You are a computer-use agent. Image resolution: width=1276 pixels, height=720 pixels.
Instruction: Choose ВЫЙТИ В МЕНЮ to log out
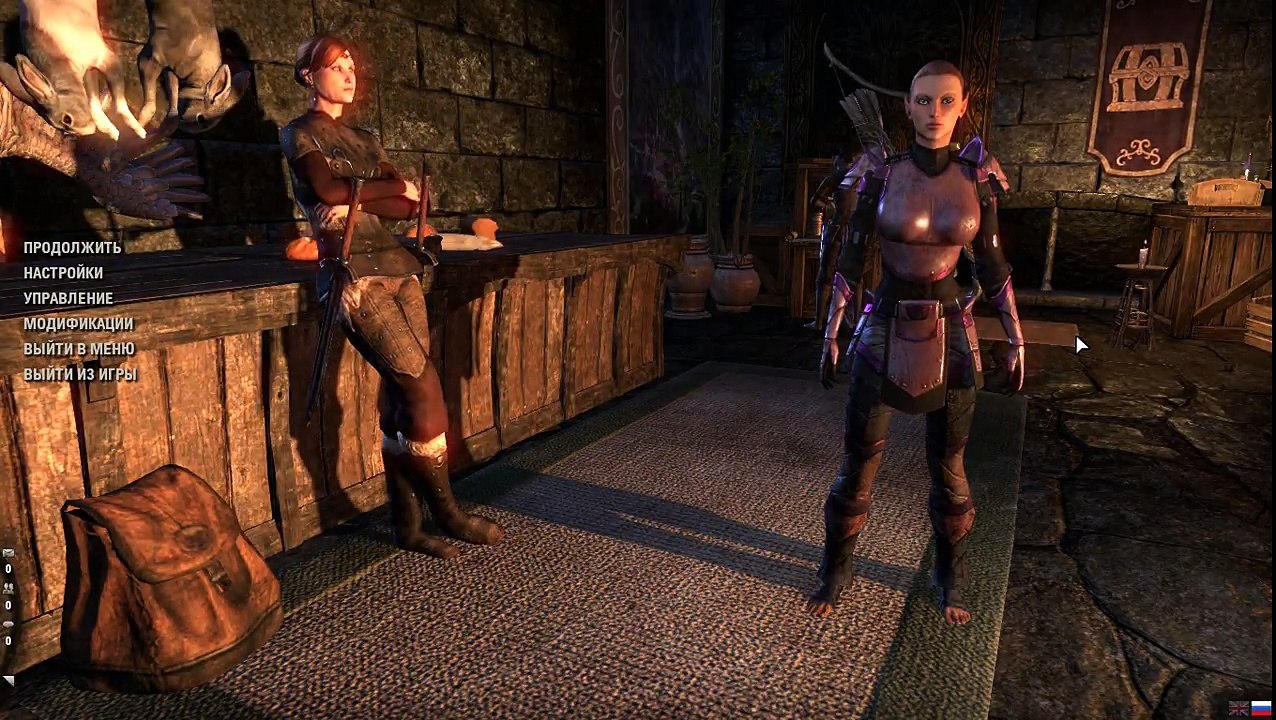(79, 349)
